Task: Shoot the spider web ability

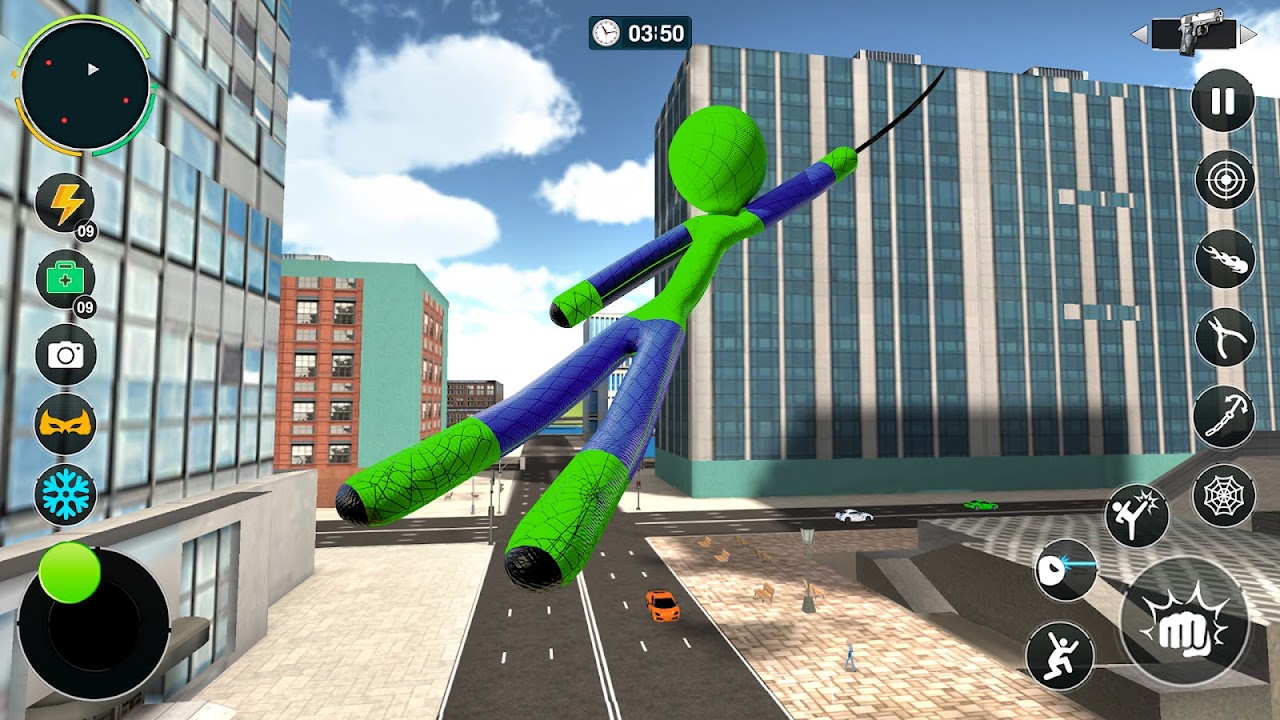Action: (1224, 495)
